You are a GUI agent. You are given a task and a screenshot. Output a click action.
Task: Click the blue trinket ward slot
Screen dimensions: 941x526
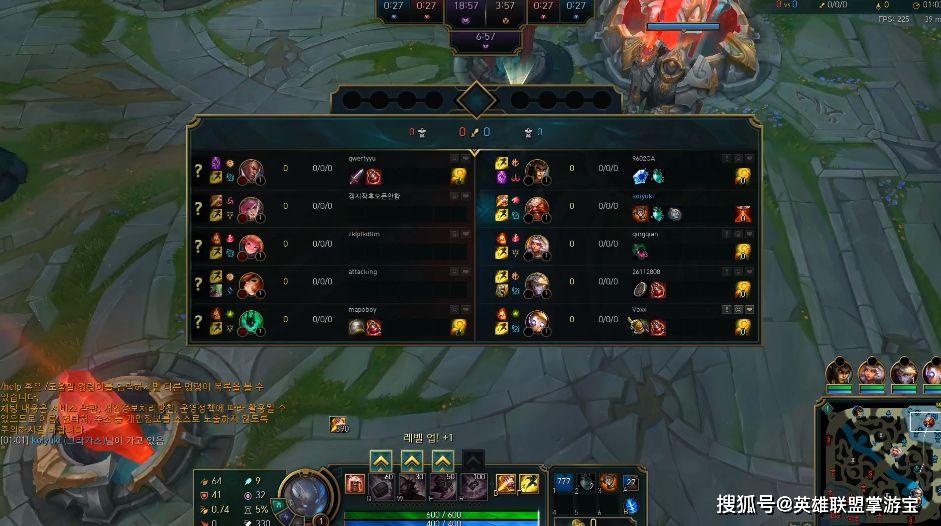coord(630,505)
